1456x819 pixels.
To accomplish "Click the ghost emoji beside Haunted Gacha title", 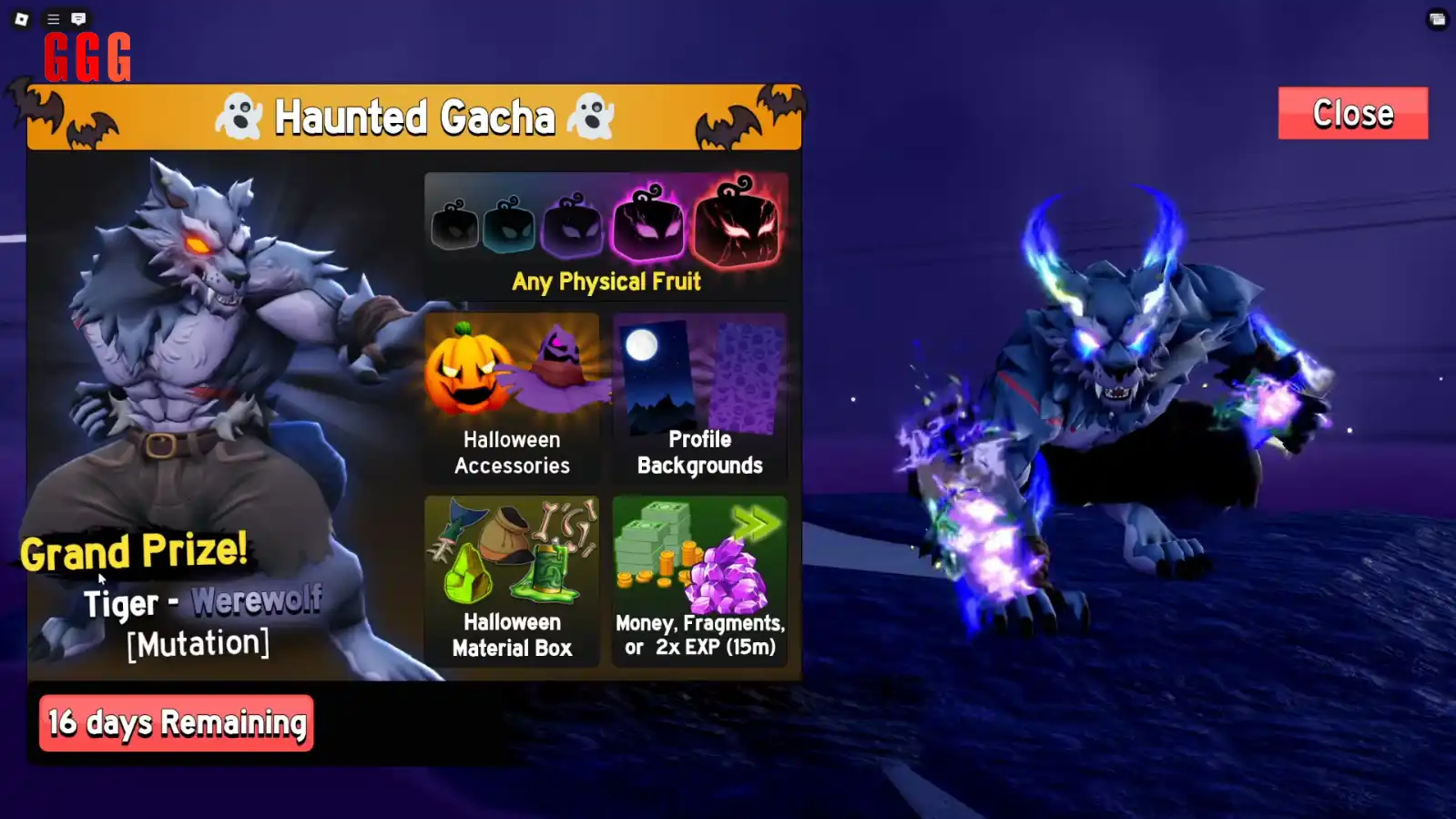I will point(240,116).
